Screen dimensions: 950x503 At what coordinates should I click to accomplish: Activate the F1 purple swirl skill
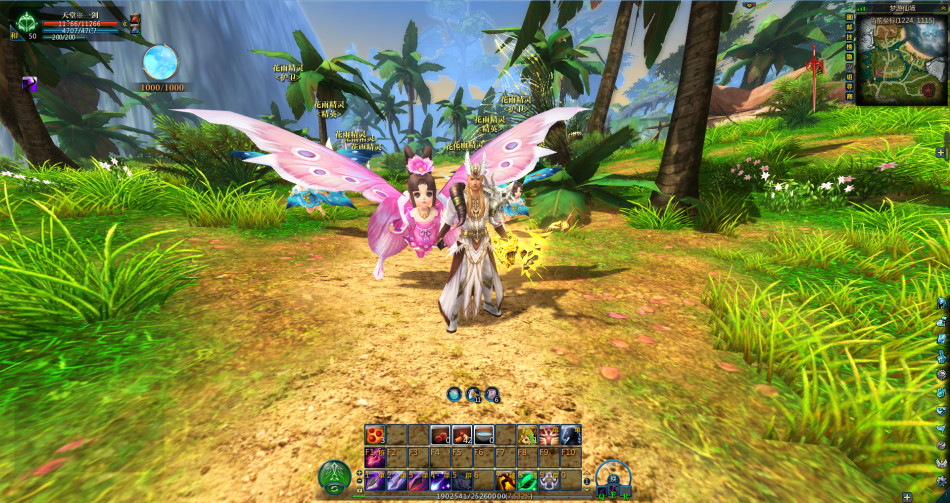pyautogui.click(x=374, y=458)
